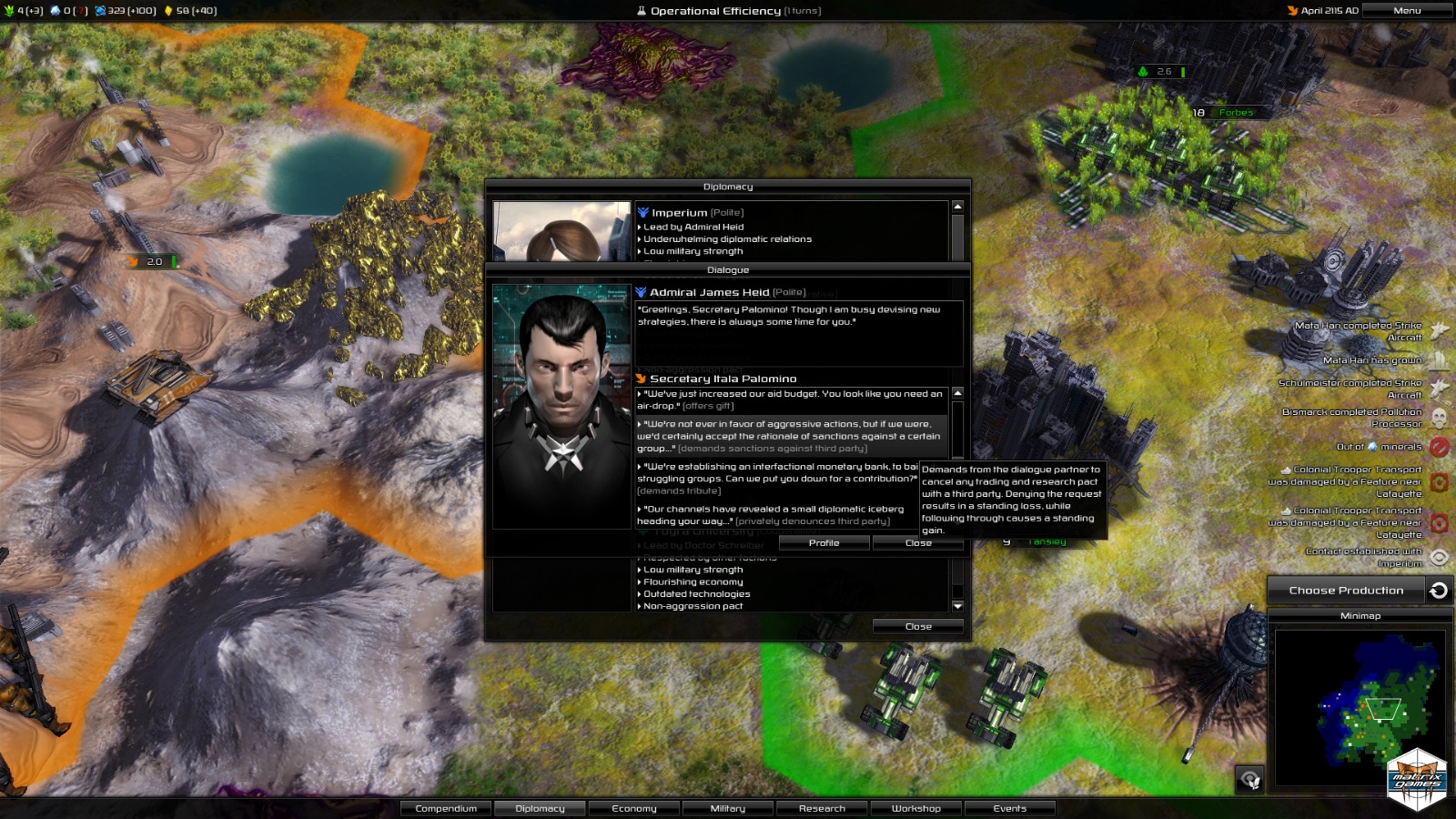Open the Research screen
This screenshot has height=819, width=1456.
(x=822, y=808)
